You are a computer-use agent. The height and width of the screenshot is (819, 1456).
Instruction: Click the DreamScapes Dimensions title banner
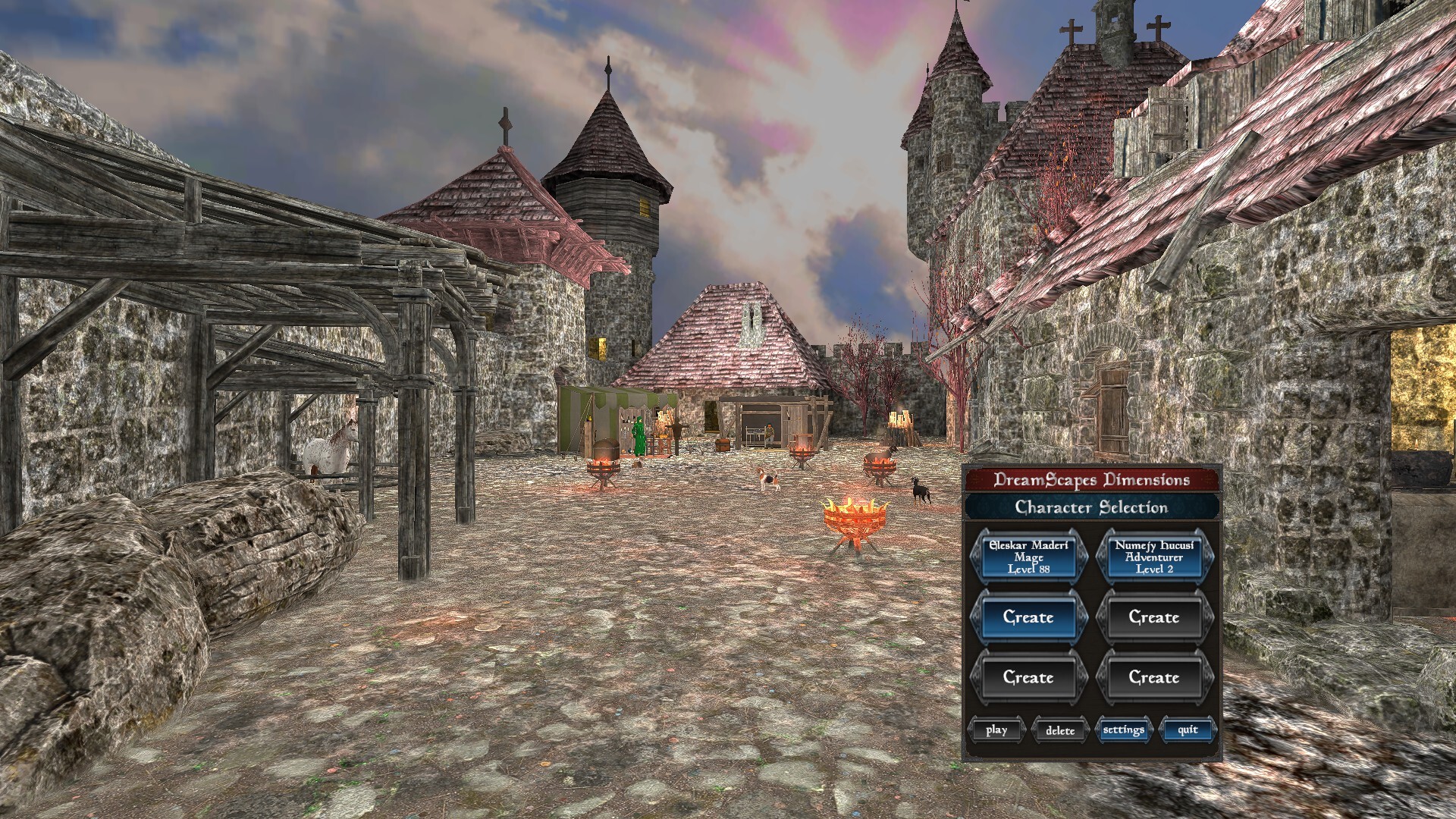point(1092,479)
